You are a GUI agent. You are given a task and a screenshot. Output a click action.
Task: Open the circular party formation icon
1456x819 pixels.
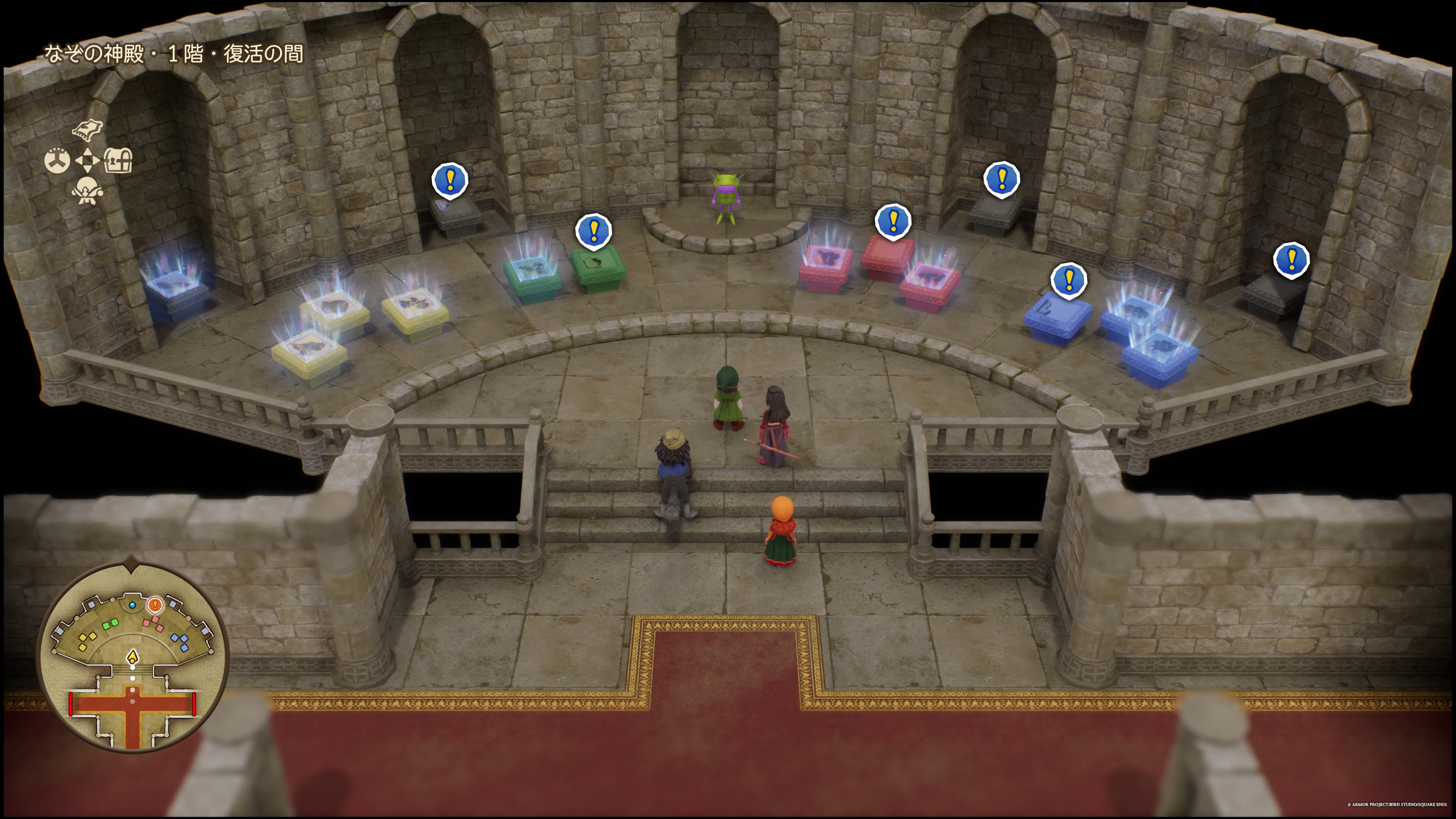(x=57, y=160)
